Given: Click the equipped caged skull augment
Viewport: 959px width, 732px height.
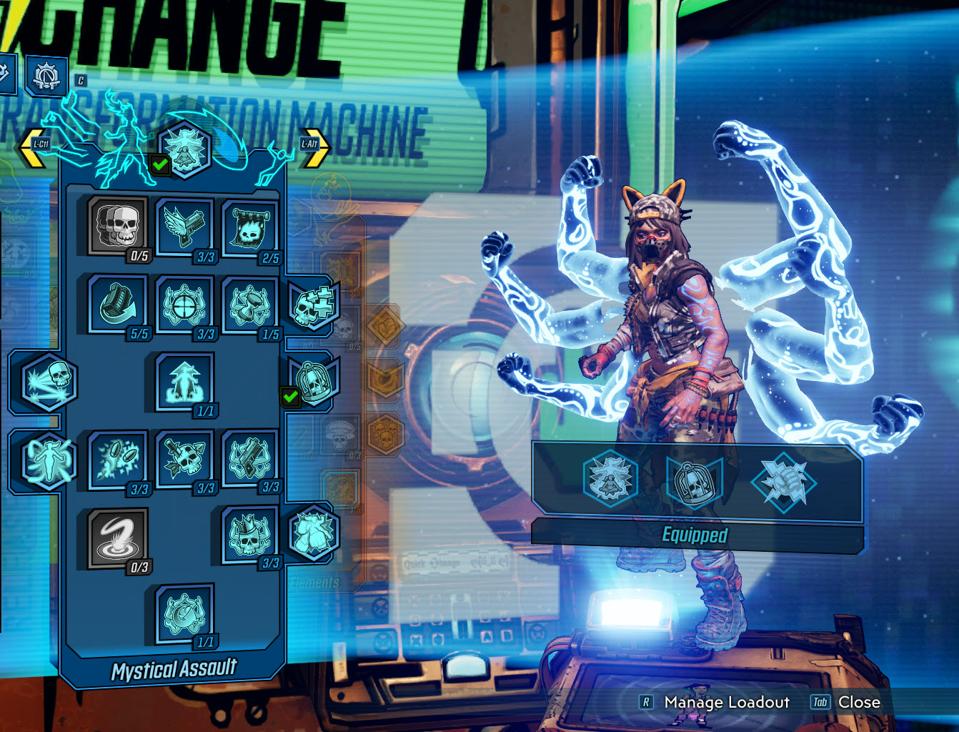Looking at the screenshot, I should pos(695,481).
